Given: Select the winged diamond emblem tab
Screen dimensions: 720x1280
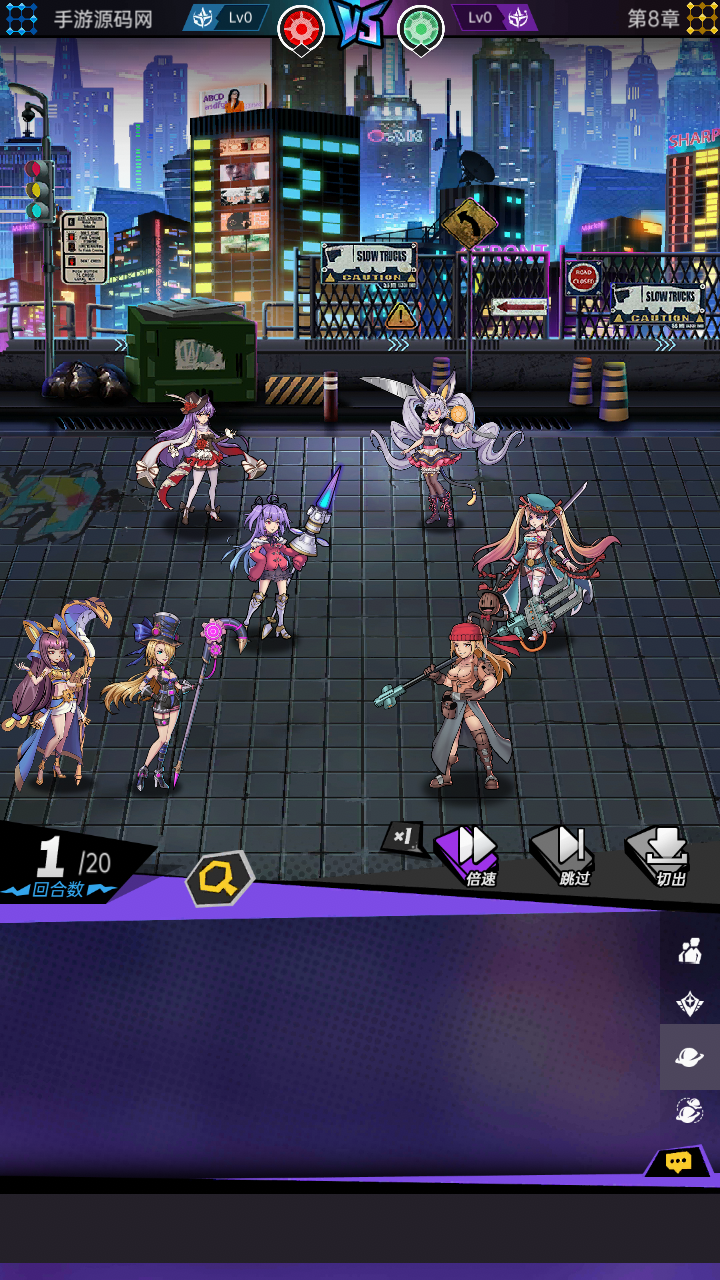Looking at the screenshot, I should [x=690, y=1004].
